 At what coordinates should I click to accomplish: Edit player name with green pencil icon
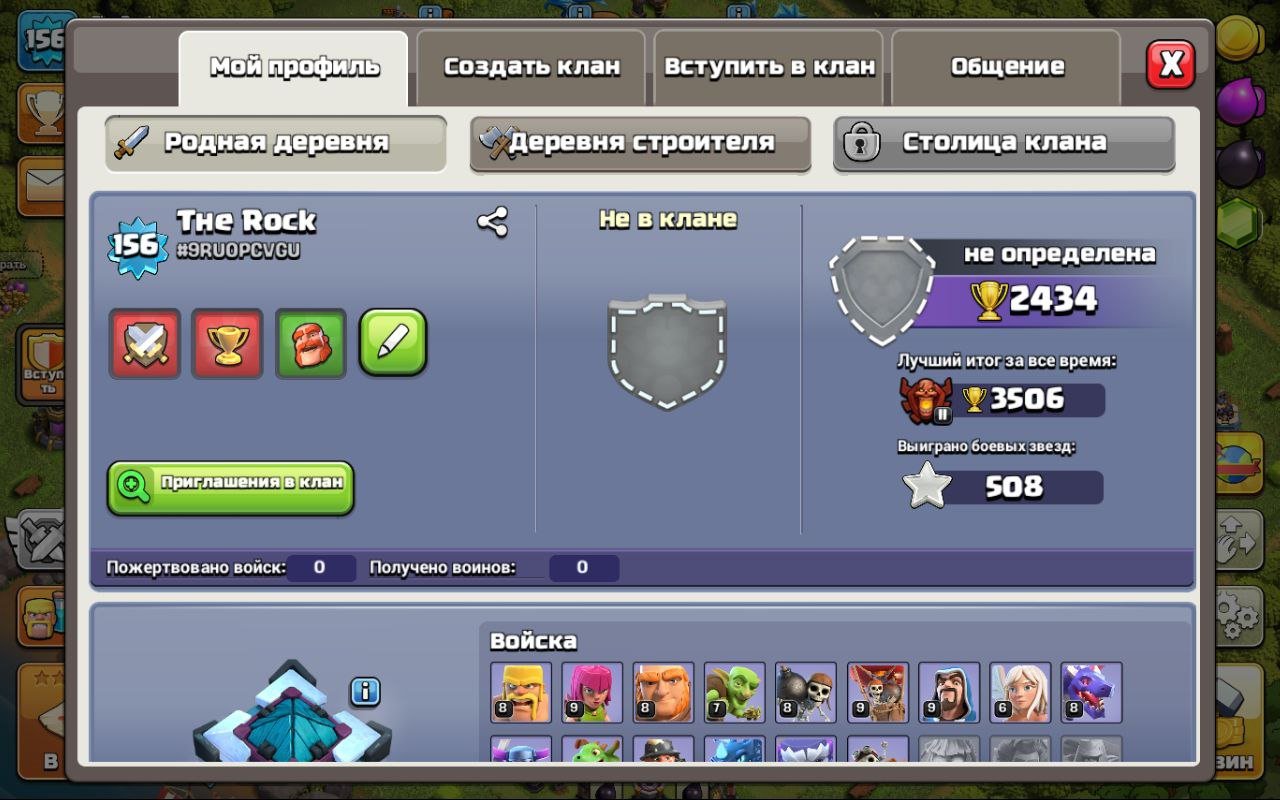coord(393,341)
